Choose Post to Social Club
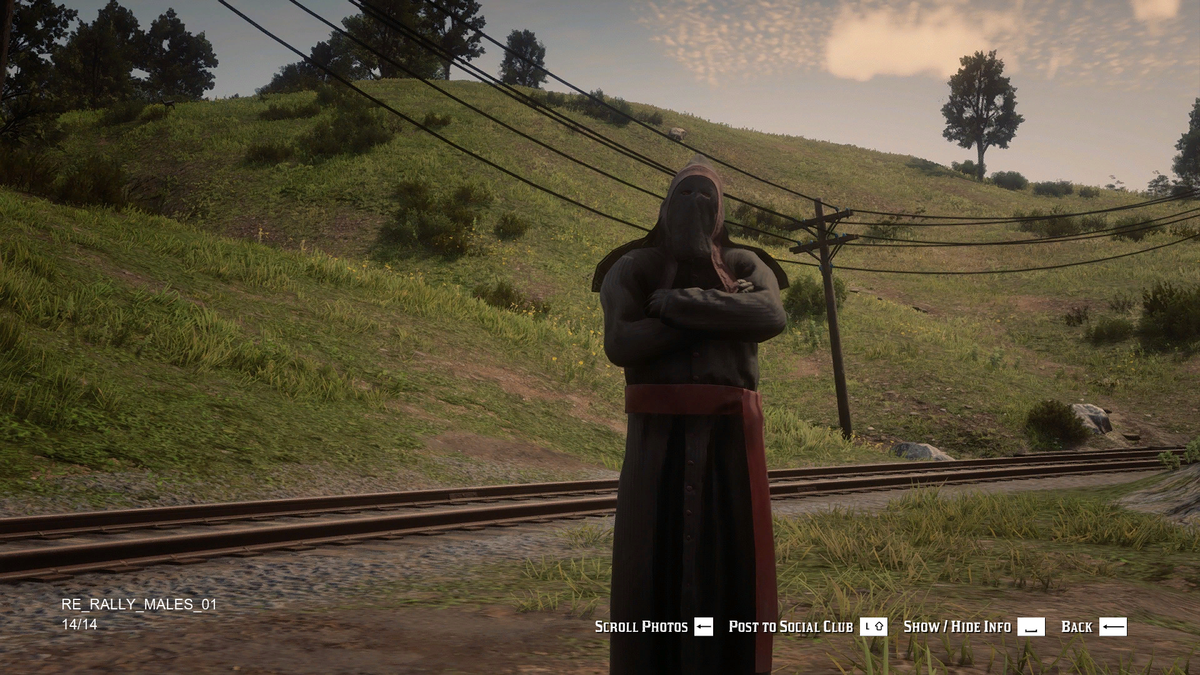 806,627
